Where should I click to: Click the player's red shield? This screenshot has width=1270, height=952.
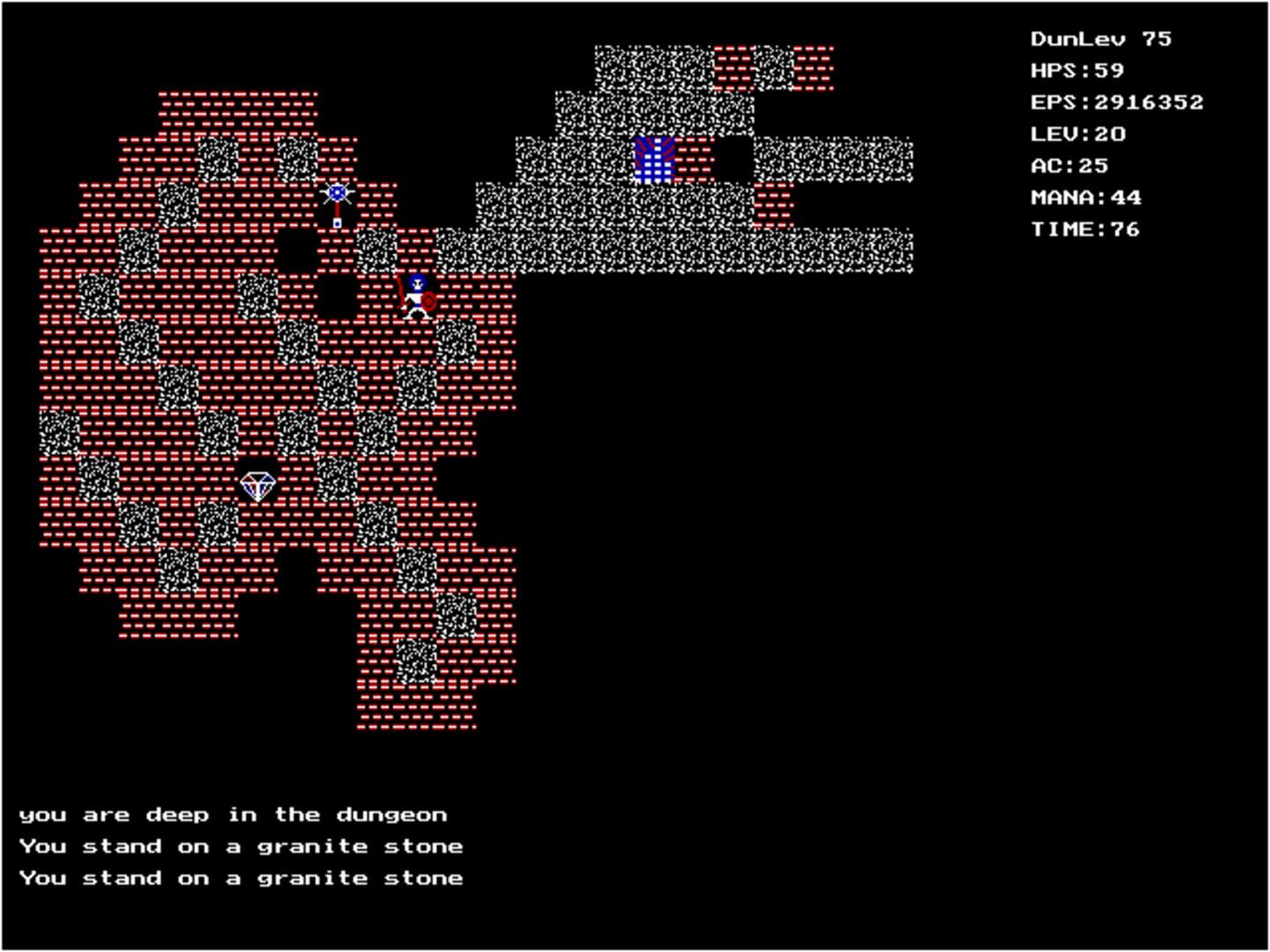[428, 301]
